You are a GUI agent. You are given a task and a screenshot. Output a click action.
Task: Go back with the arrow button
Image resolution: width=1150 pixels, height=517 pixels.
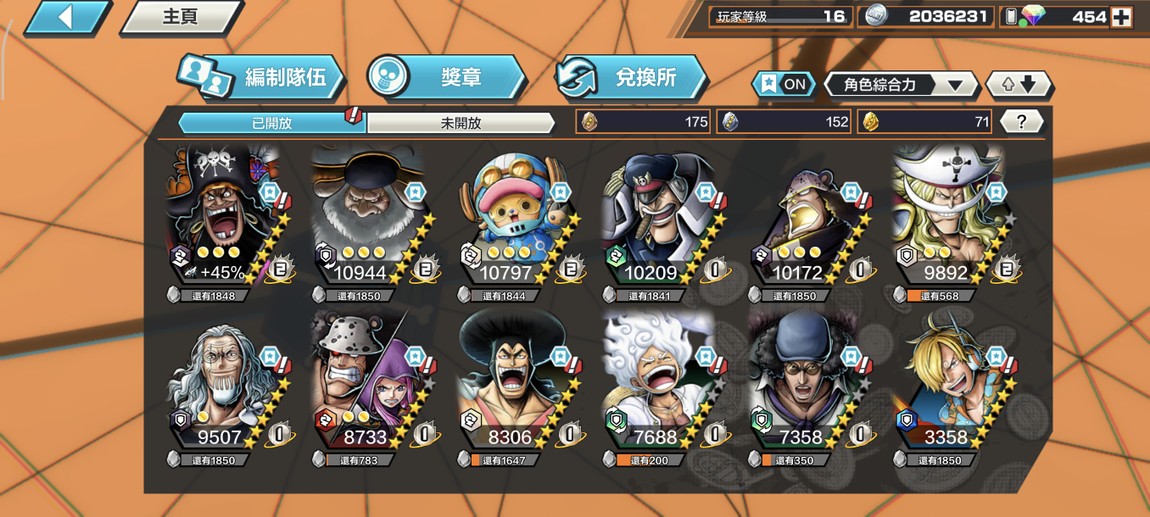pyautogui.click(x=67, y=17)
